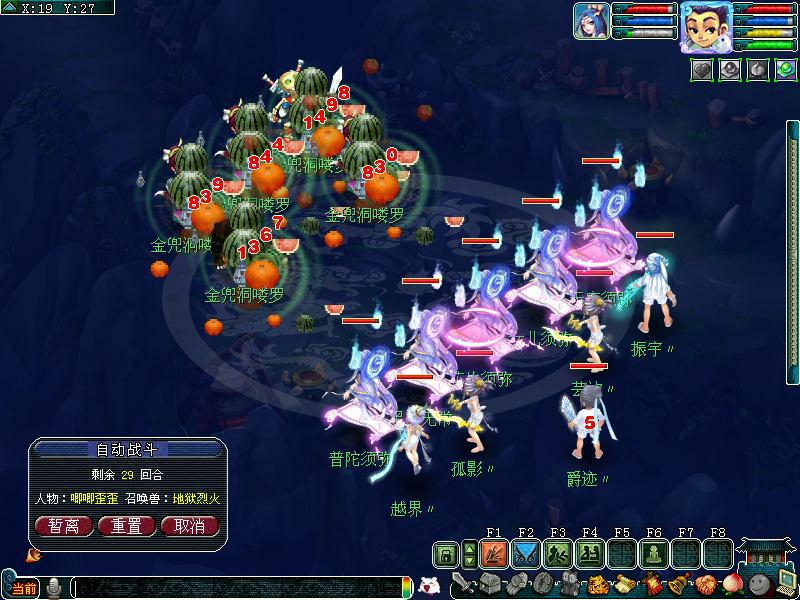Reset auto-battle with the 重置 button
Screen dimensions: 800x600
pyautogui.click(x=127, y=525)
